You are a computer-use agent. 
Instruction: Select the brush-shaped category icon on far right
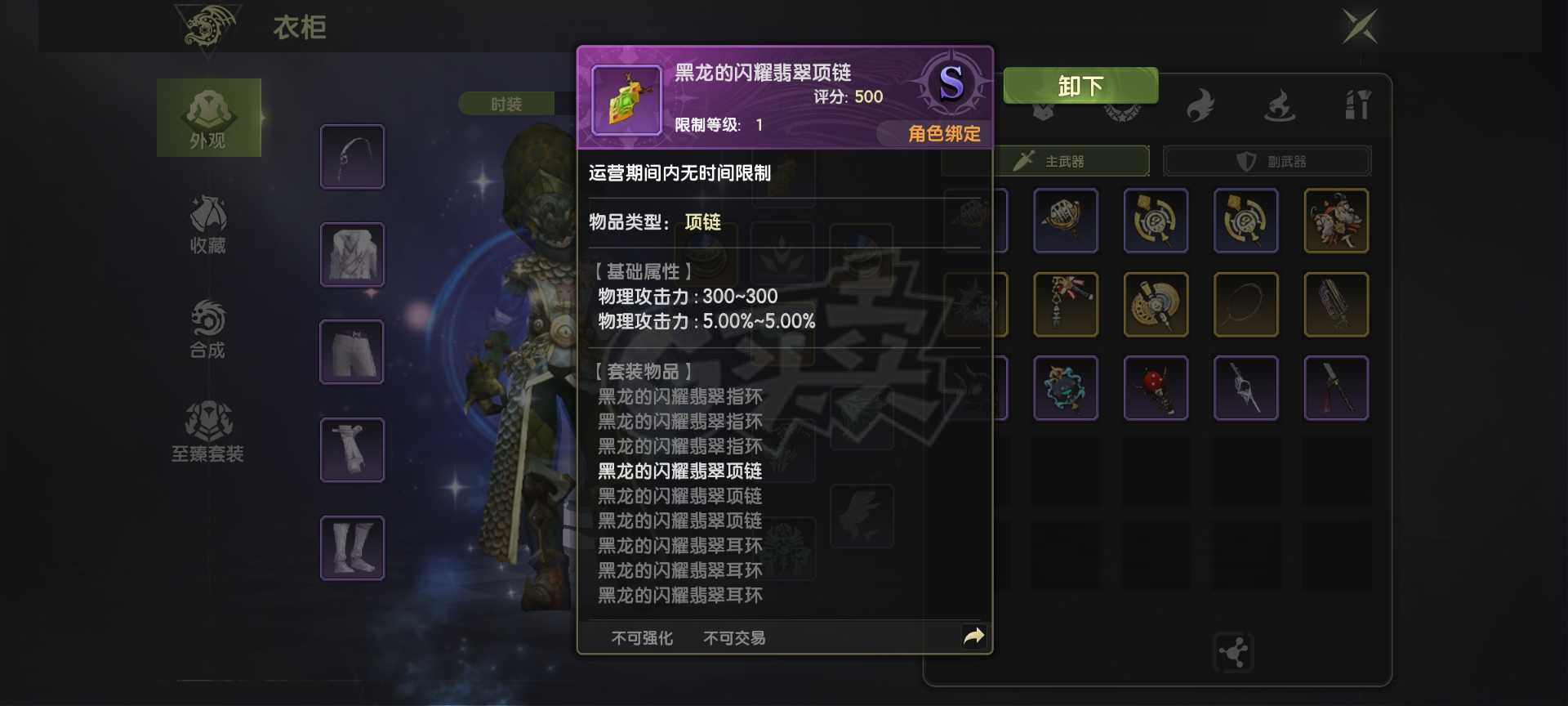click(1358, 103)
